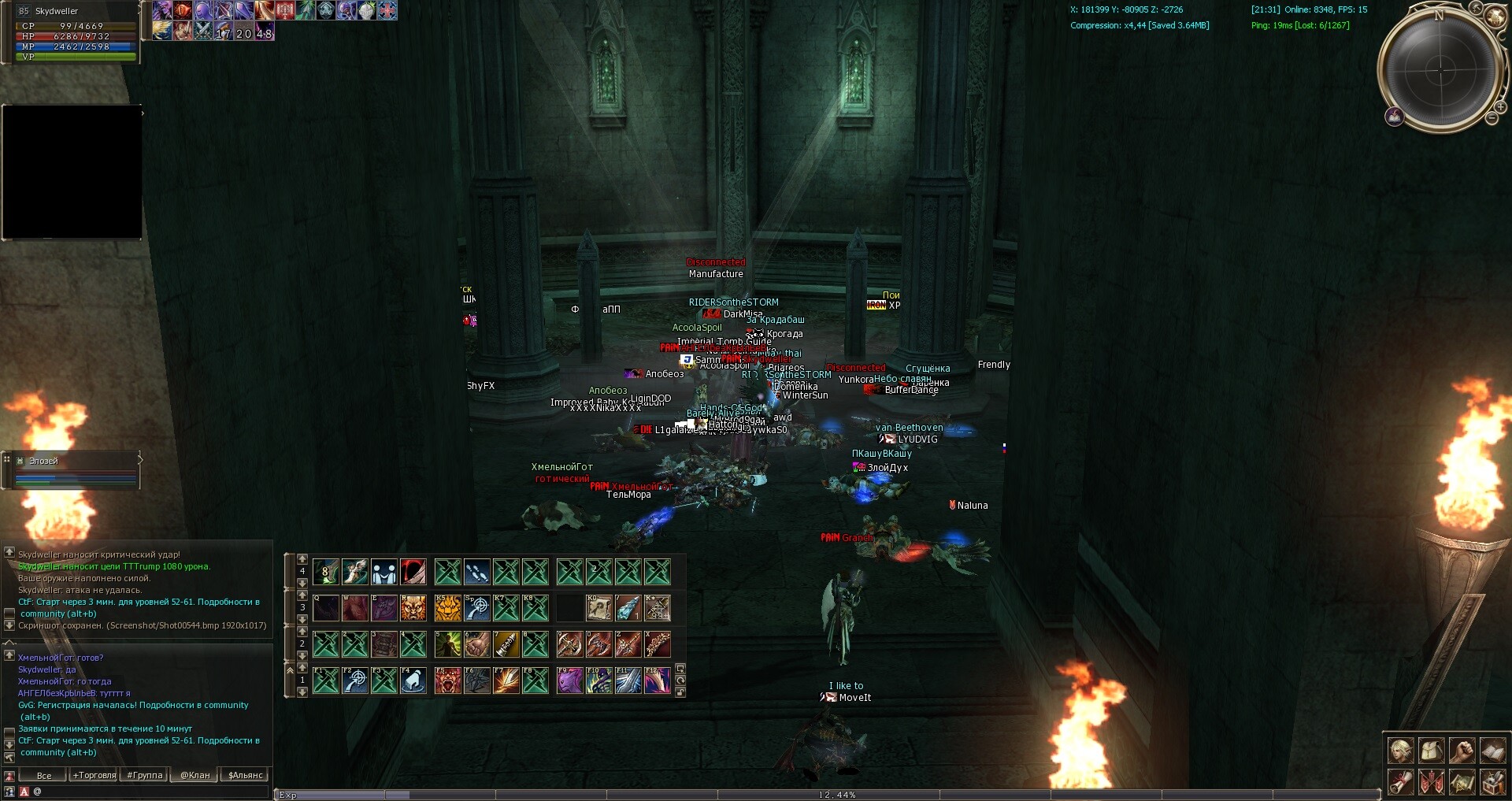Click the circular minimap radar
The height and width of the screenshot is (801, 1512).
[1440, 69]
